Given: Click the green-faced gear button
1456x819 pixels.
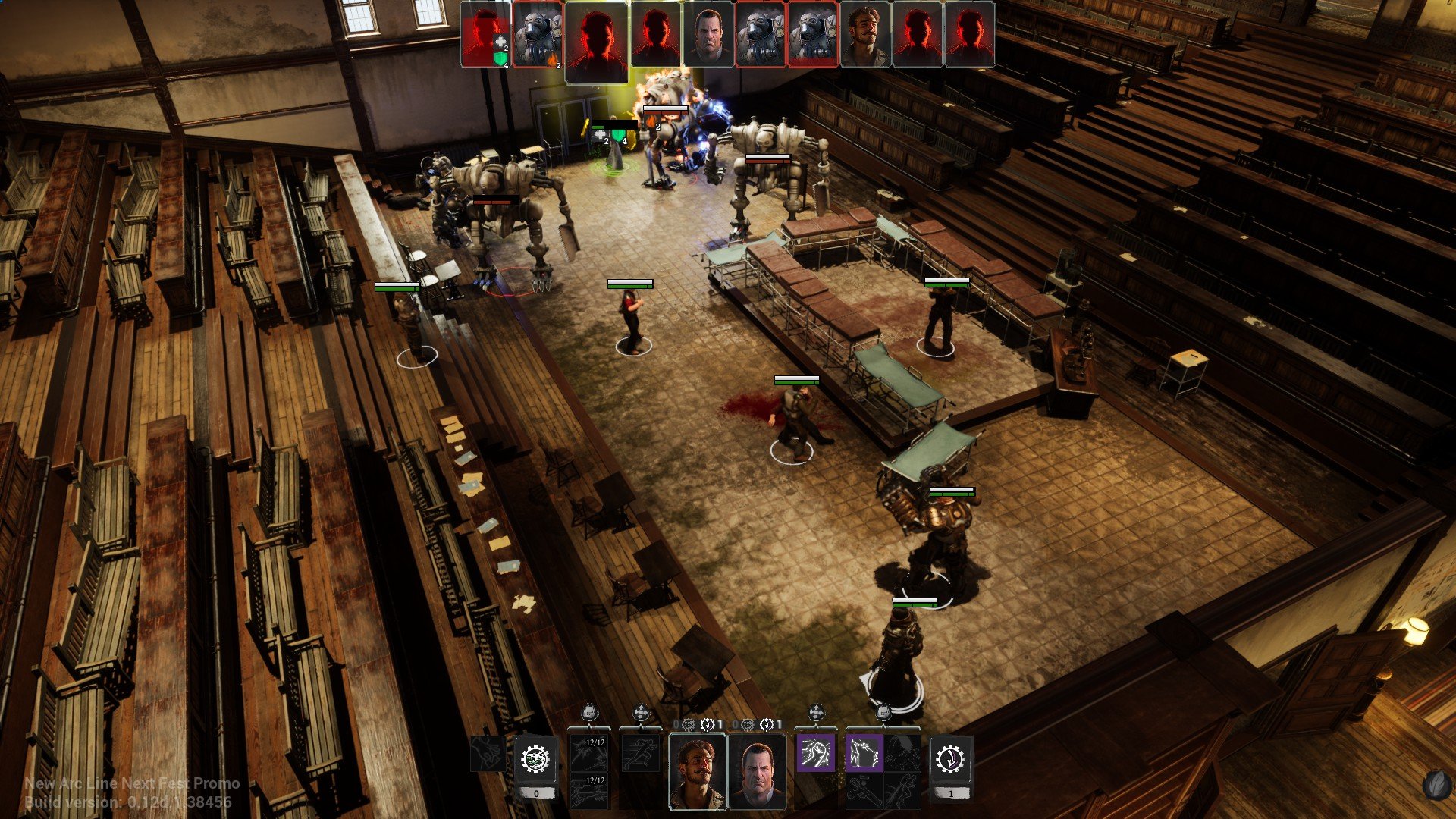Looking at the screenshot, I should click(x=536, y=759).
